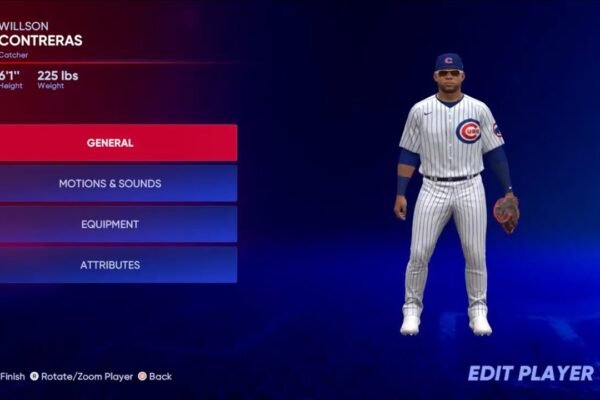600x400 pixels.
Task: Choose the Equipment menu option
Action: tap(110, 225)
